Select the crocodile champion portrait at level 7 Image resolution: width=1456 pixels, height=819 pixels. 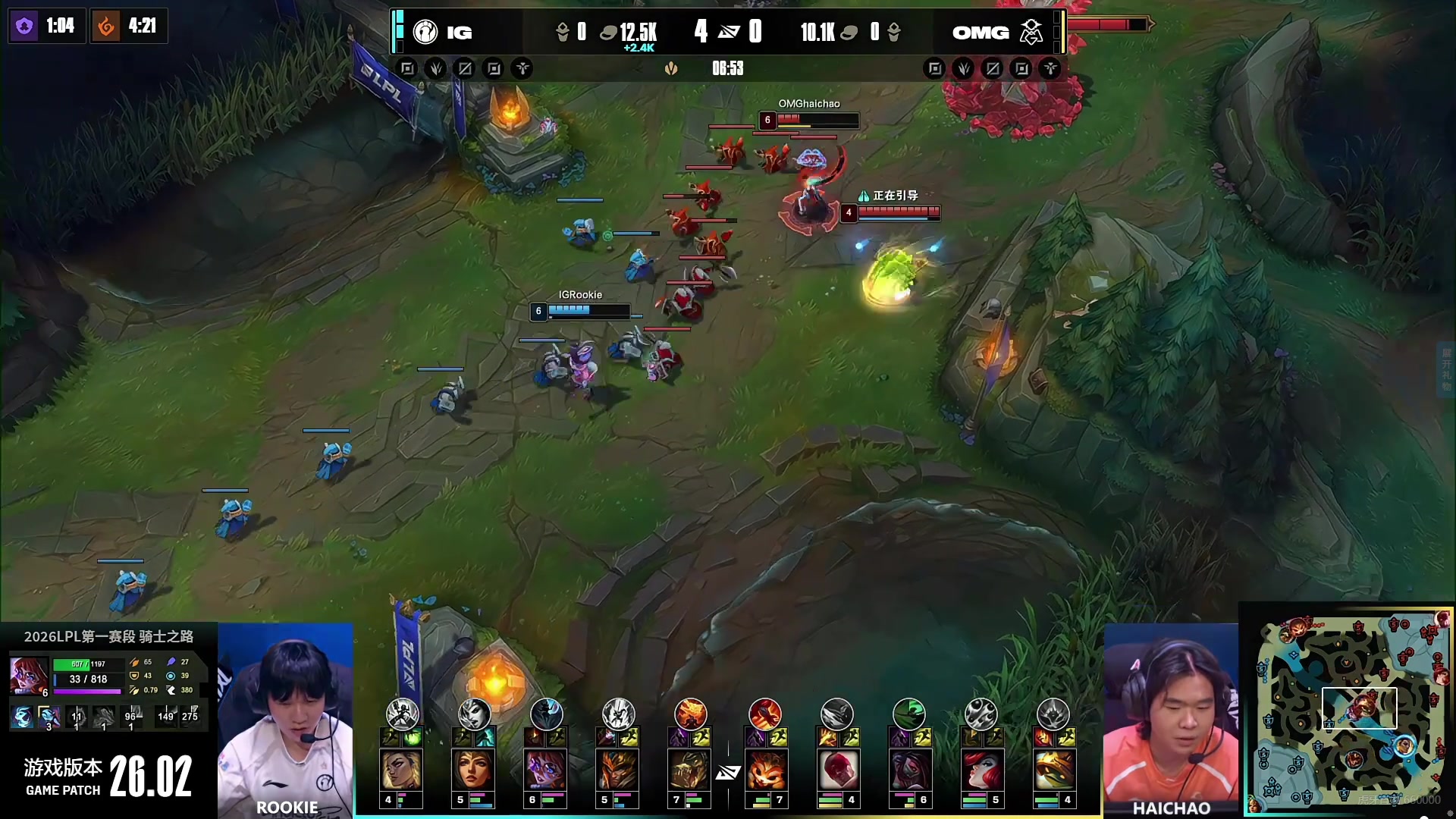pyautogui.click(x=689, y=770)
